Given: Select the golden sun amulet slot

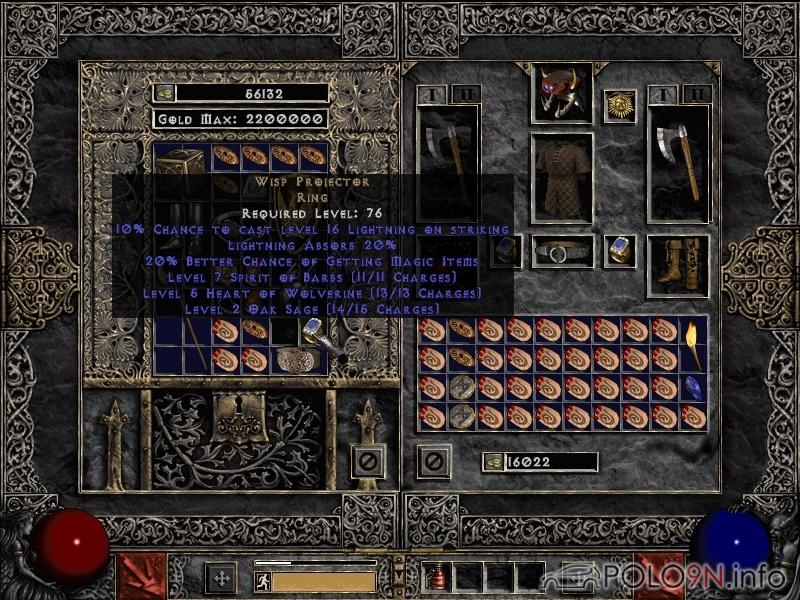Looking at the screenshot, I should pyautogui.click(x=619, y=106).
